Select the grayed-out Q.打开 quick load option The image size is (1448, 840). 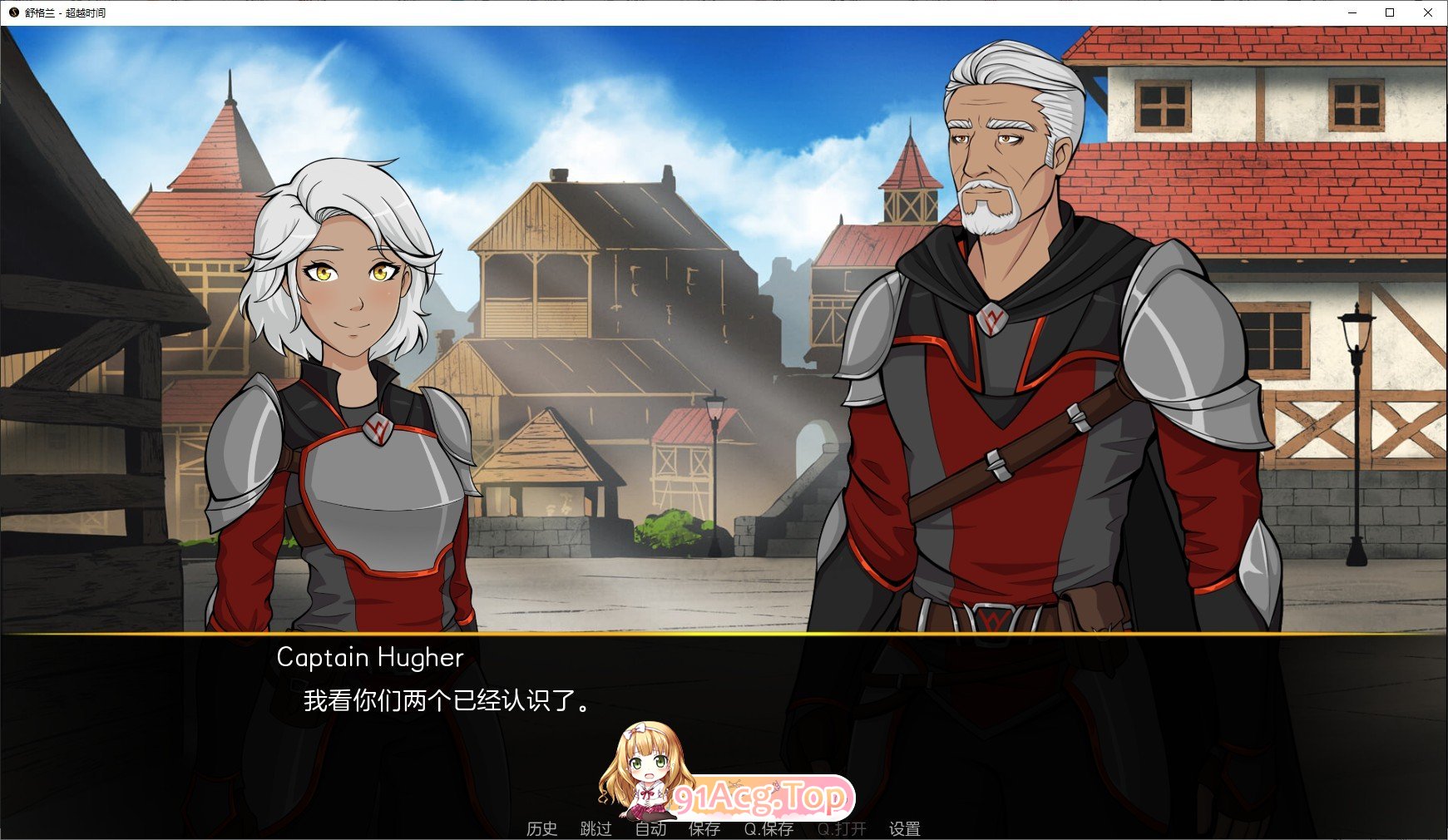click(838, 828)
